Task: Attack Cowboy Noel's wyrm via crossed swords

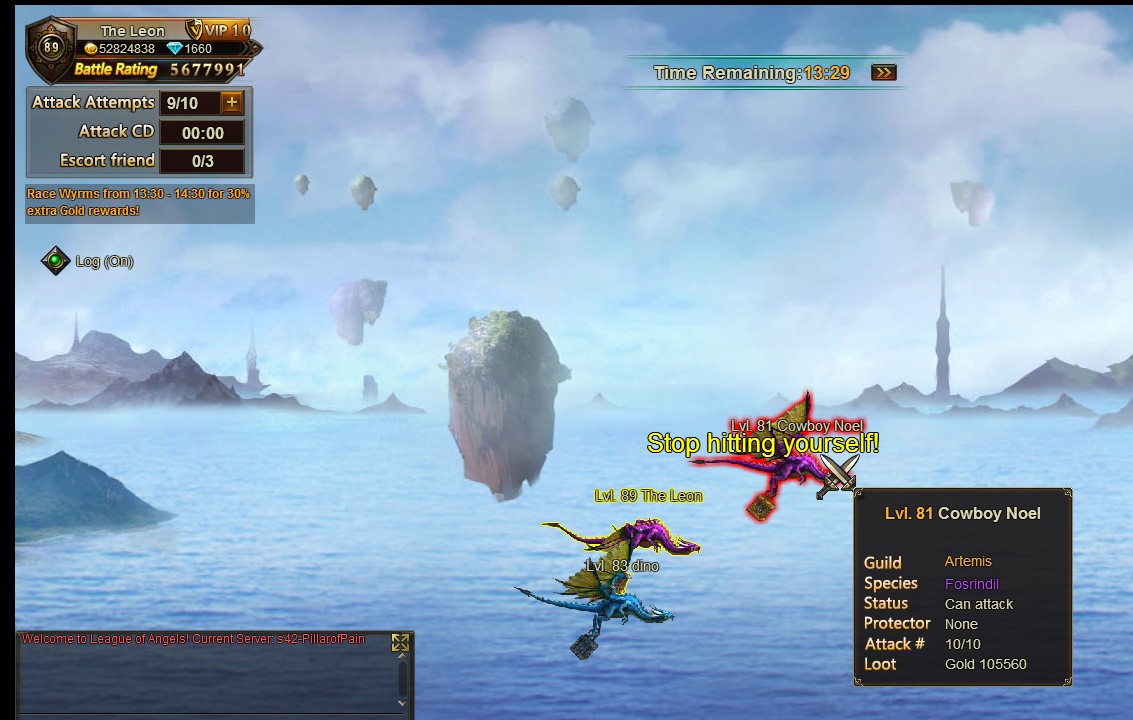Action: (x=837, y=478)
